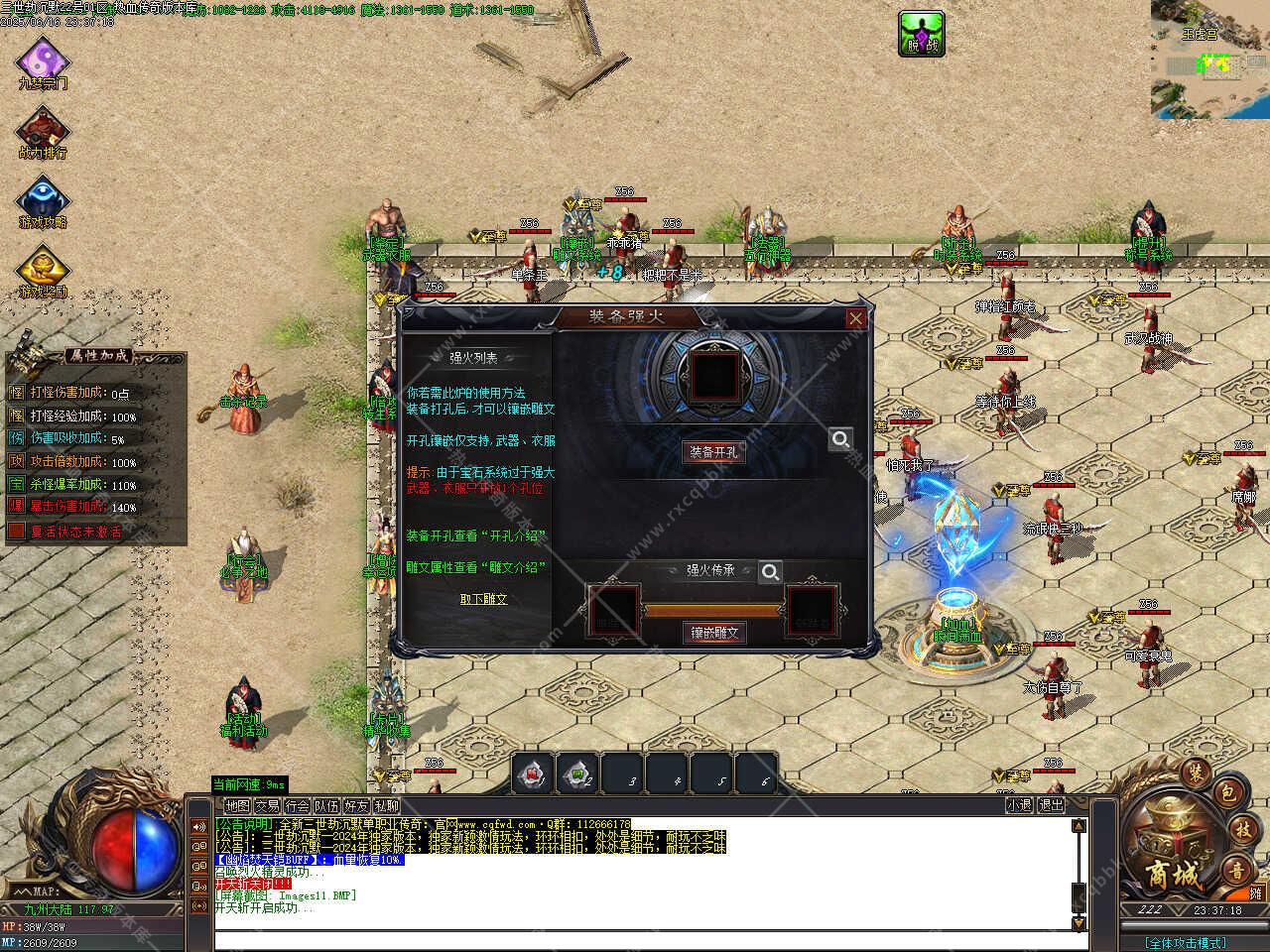Click the 装备开孔 button
This screenshot has width=1270, height=952.
click(713, 452)
